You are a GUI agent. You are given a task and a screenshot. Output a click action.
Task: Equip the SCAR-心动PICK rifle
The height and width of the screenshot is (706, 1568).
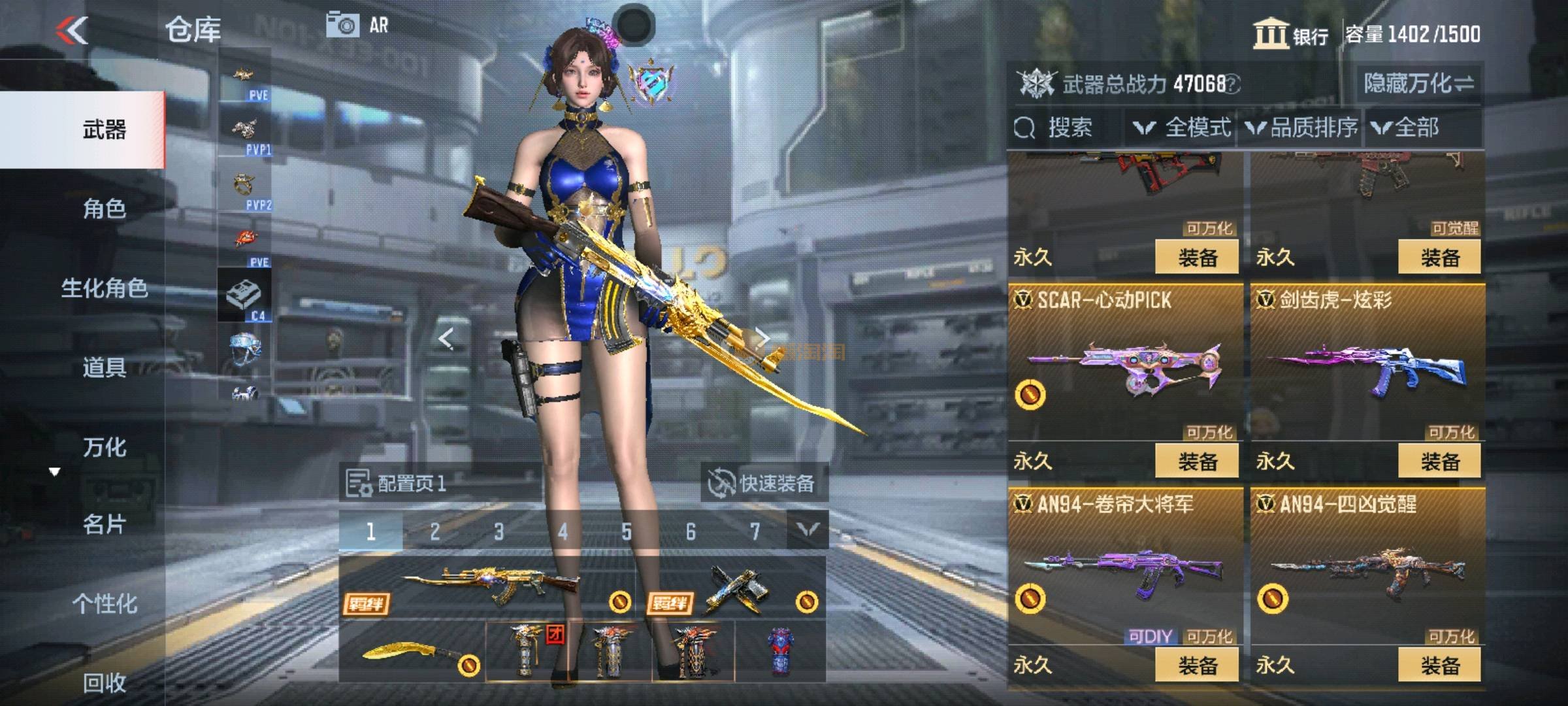[1197, 462]
